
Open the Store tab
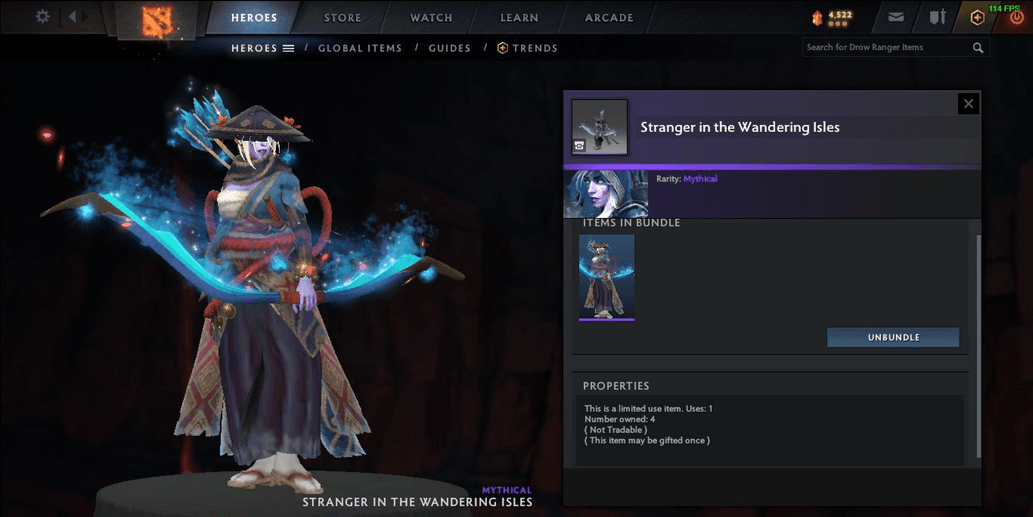(343, 18)
